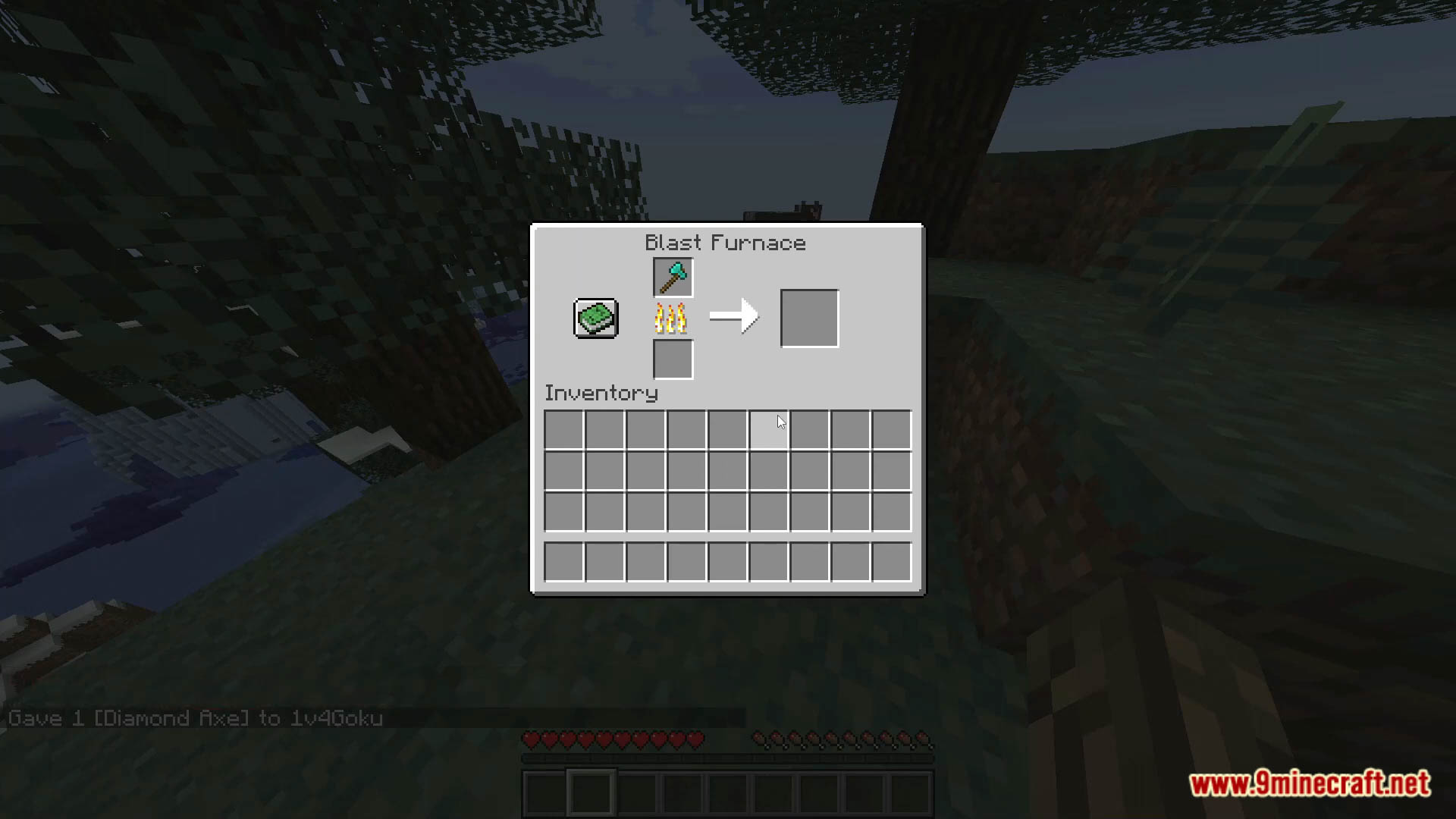This screenshot has width=1456, height=819.
Task: Click the Blast Furnace title label
Action: click(724, 243)
